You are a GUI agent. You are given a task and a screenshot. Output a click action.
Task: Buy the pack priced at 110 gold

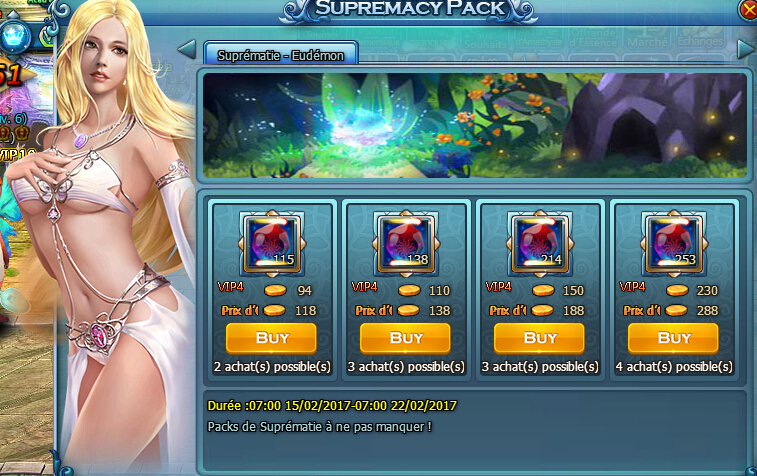(x=406, y=338)
